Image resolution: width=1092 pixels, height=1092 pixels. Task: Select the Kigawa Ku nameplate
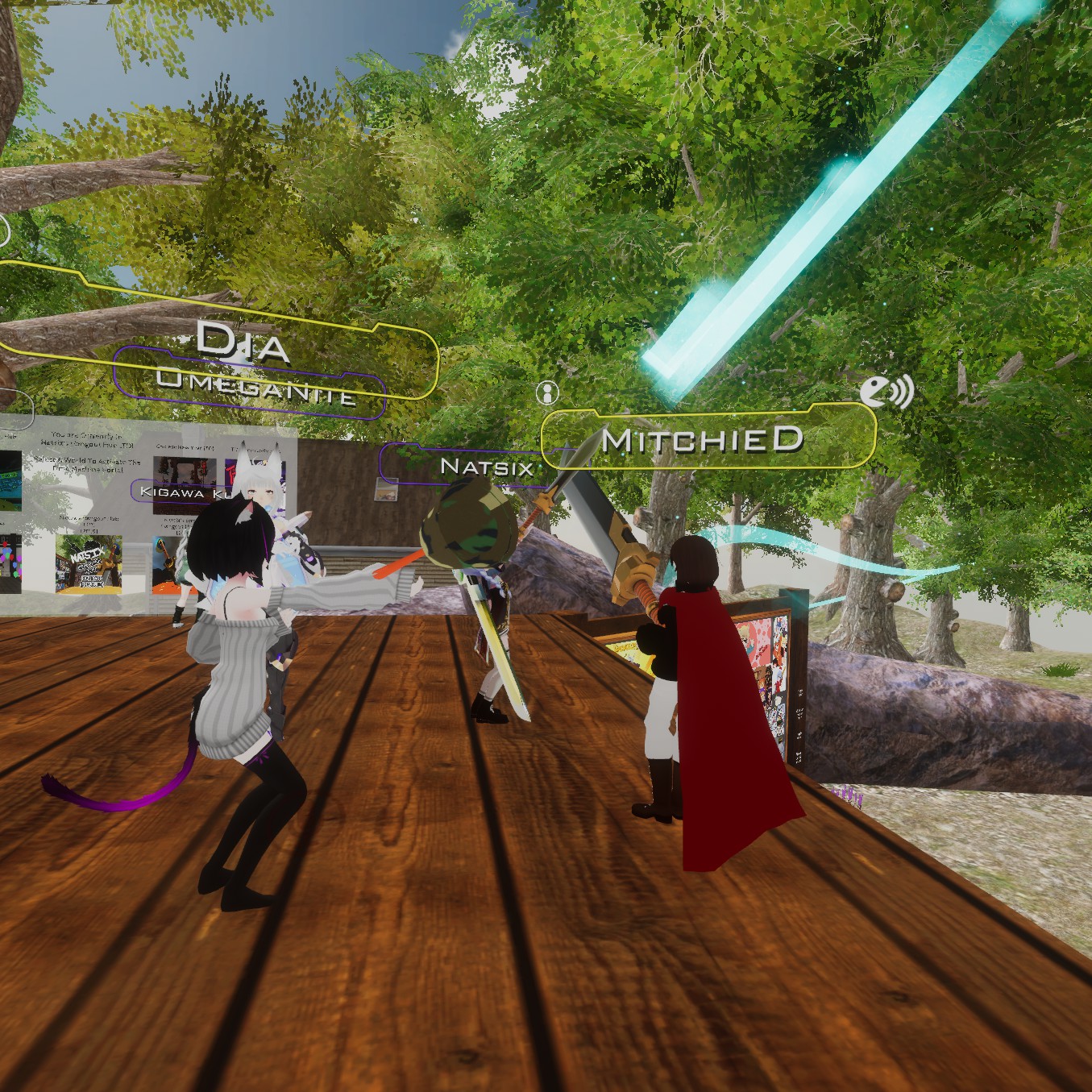click(x=177, y=491)
